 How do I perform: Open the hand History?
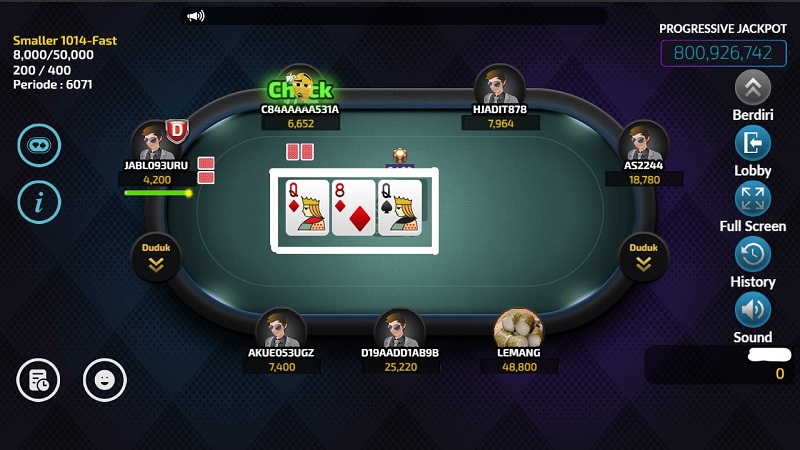pyautogui.click(x=753, y=254)
